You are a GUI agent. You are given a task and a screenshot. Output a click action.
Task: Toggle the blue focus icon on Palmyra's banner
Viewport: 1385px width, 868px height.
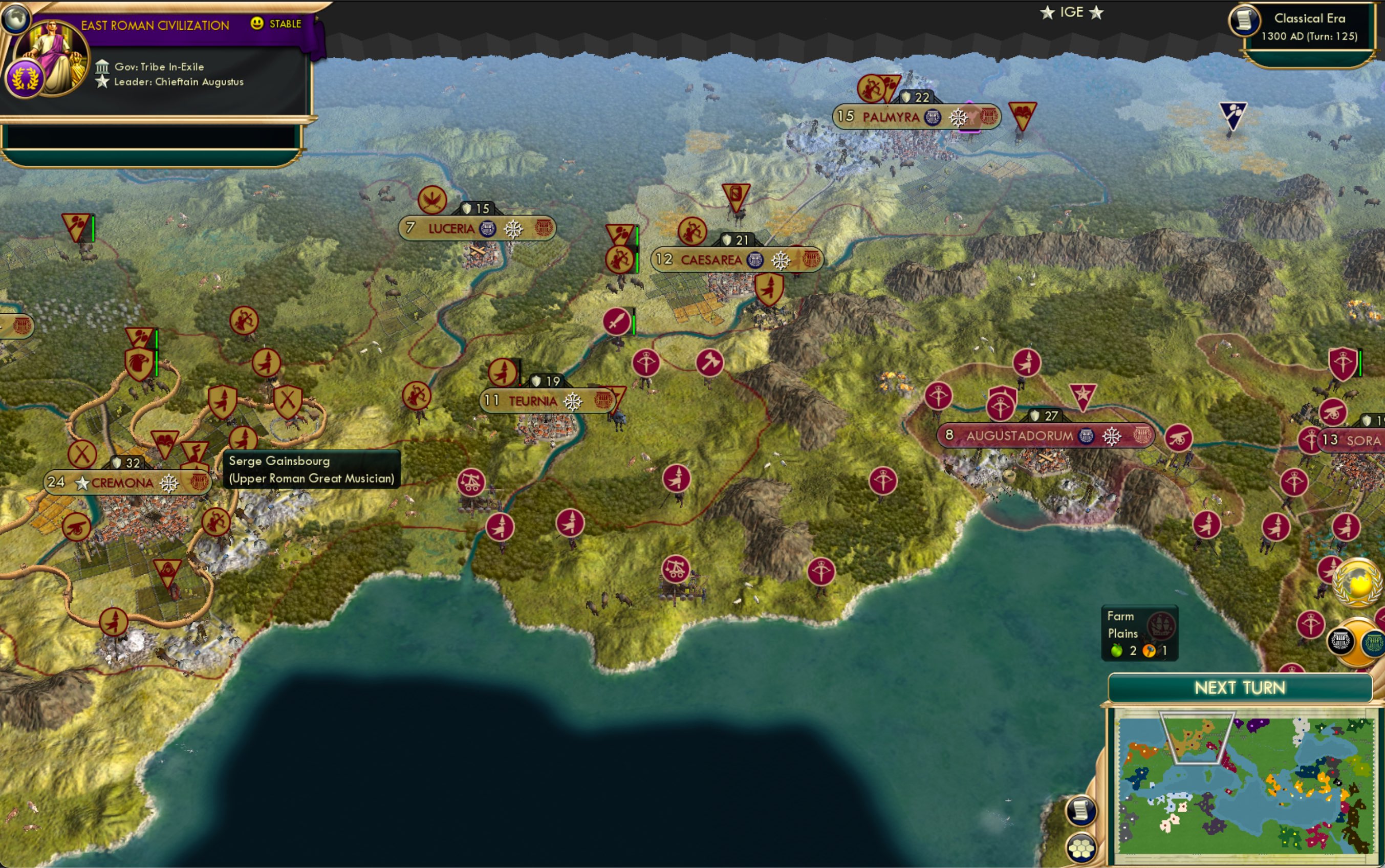(x=933, y=117)
